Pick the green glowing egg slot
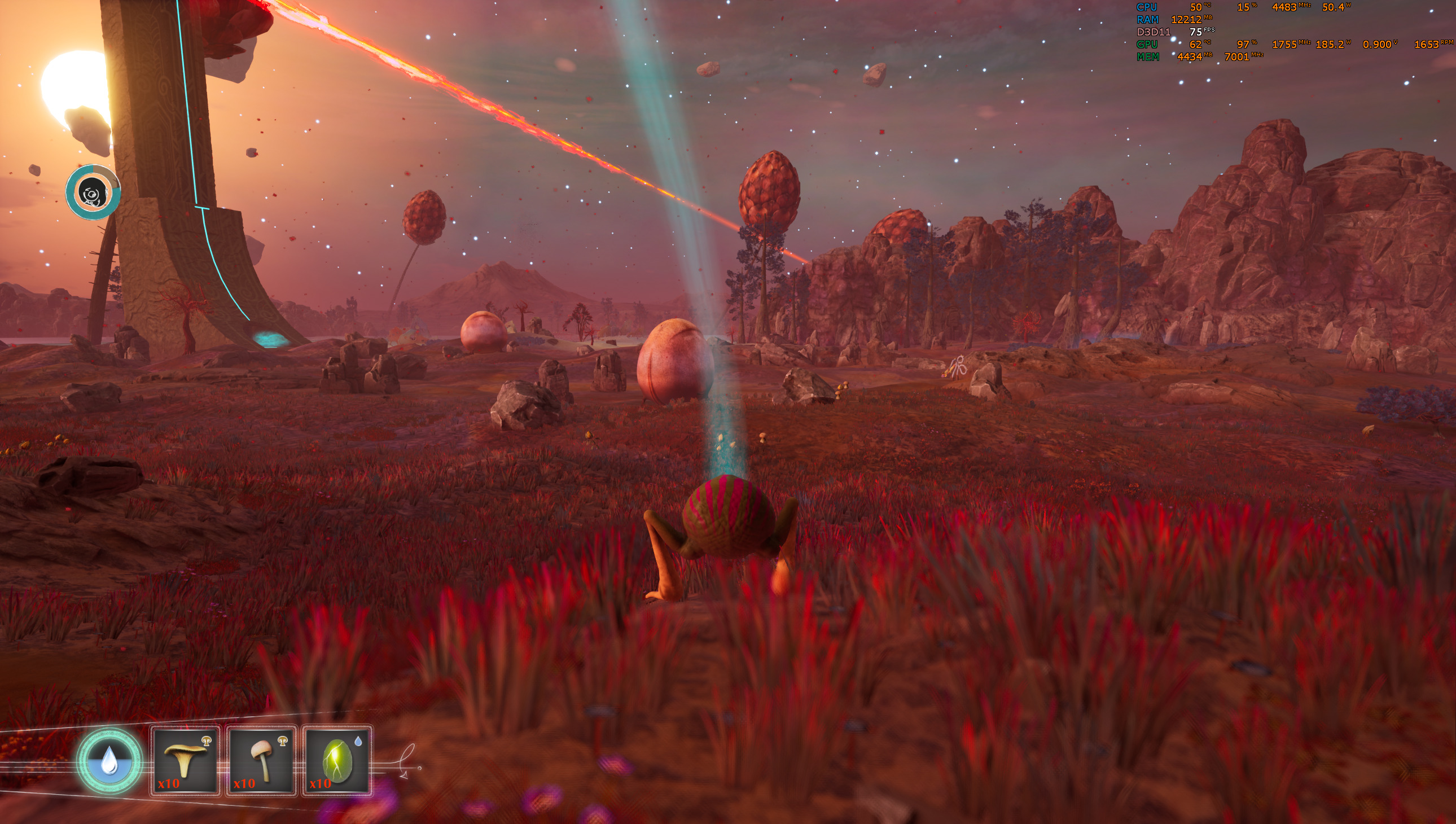 click(x=337, y=761)
